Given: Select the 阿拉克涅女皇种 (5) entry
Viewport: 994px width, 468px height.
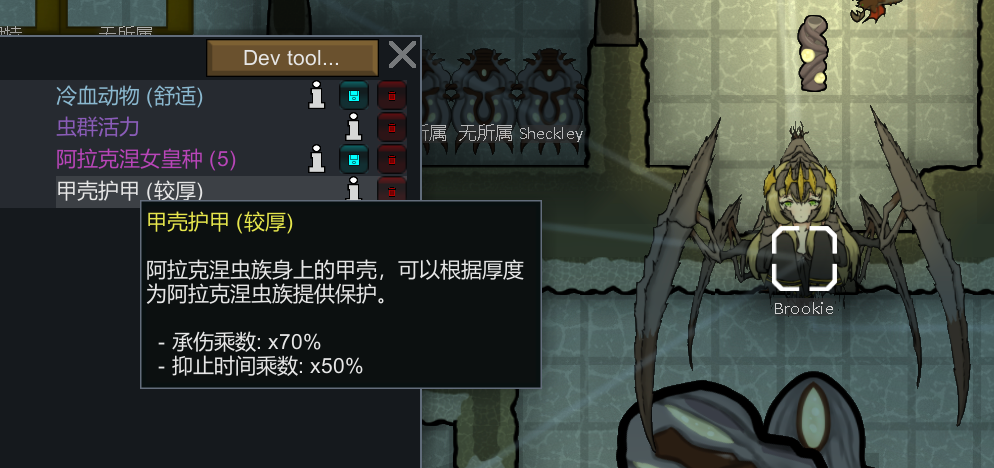Looking at the screenshot, I should click(146, 158).
